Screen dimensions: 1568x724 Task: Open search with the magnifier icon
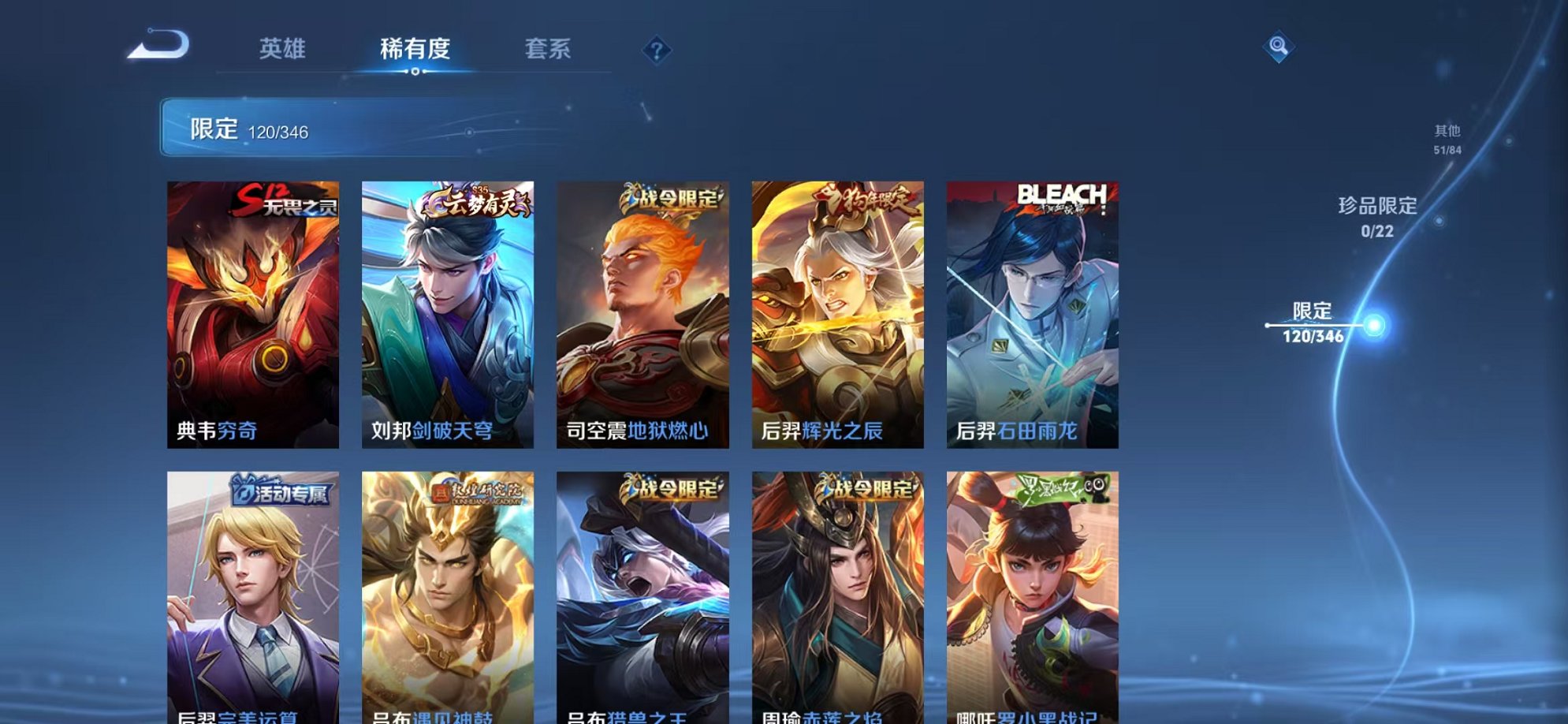tap(1282, 47)
